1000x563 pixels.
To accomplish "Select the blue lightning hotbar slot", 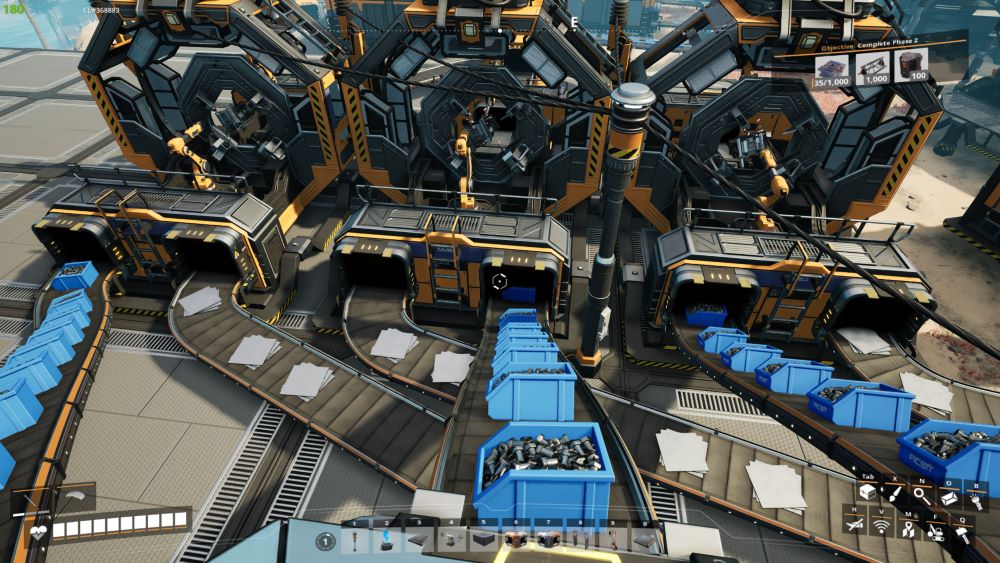I will pos(384,541).
